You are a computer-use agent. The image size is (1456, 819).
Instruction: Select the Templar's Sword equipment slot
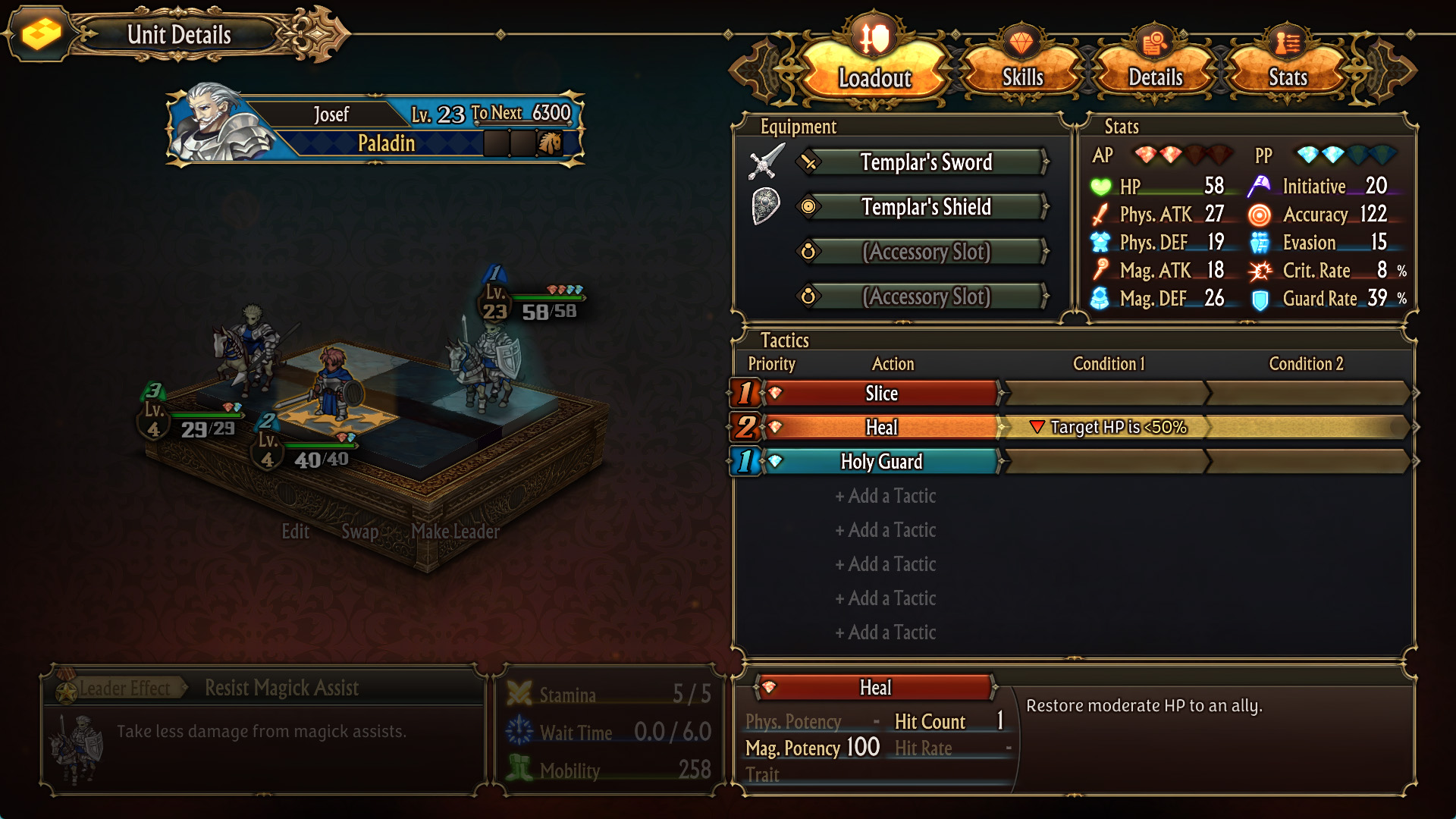(925, 162)
